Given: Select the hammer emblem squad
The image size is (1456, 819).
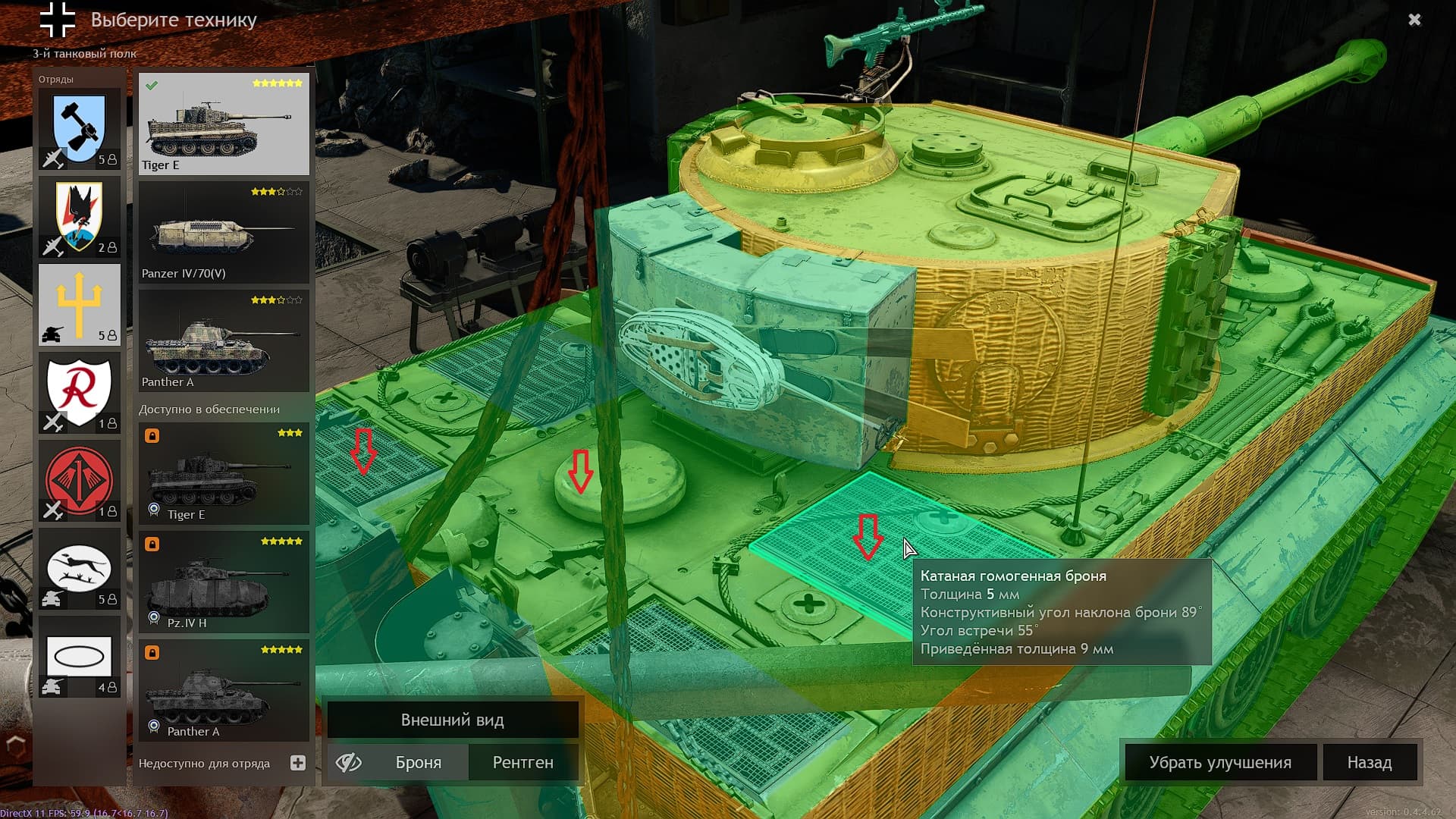Looking at the screenshot, I should [80, 129].
